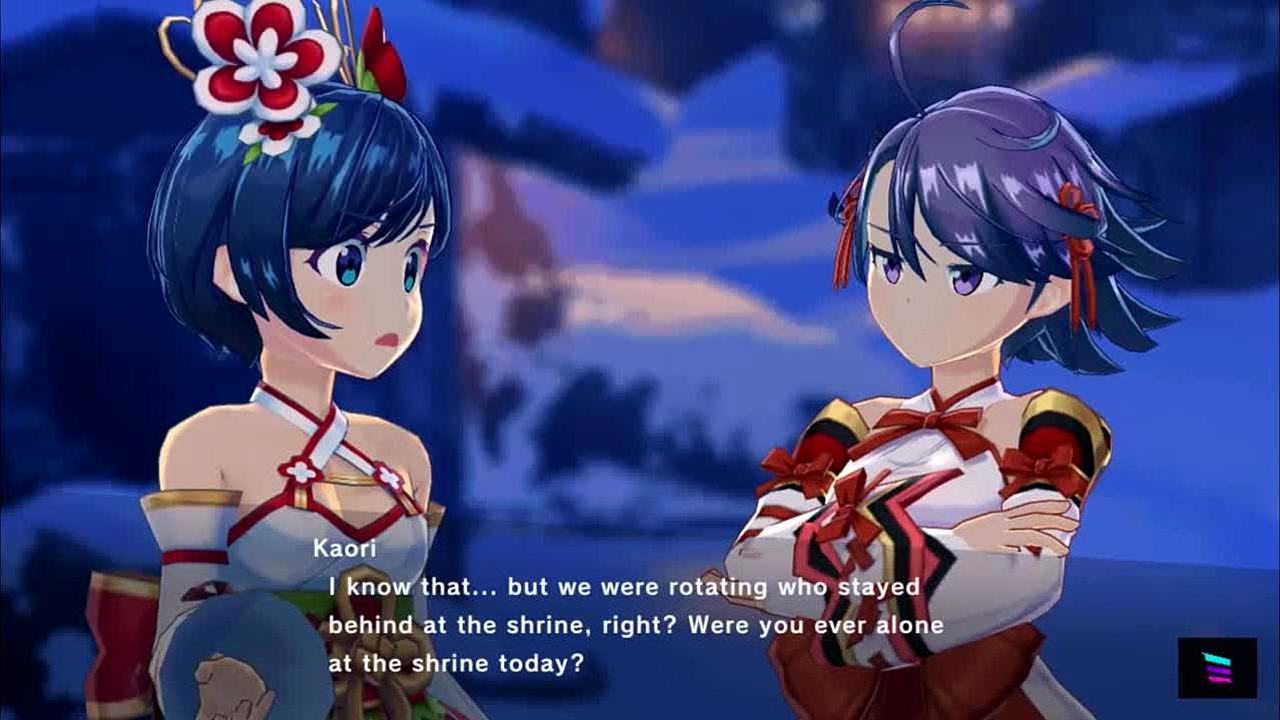Click the three-striped cyan and purple logo

coord(1217,667)
